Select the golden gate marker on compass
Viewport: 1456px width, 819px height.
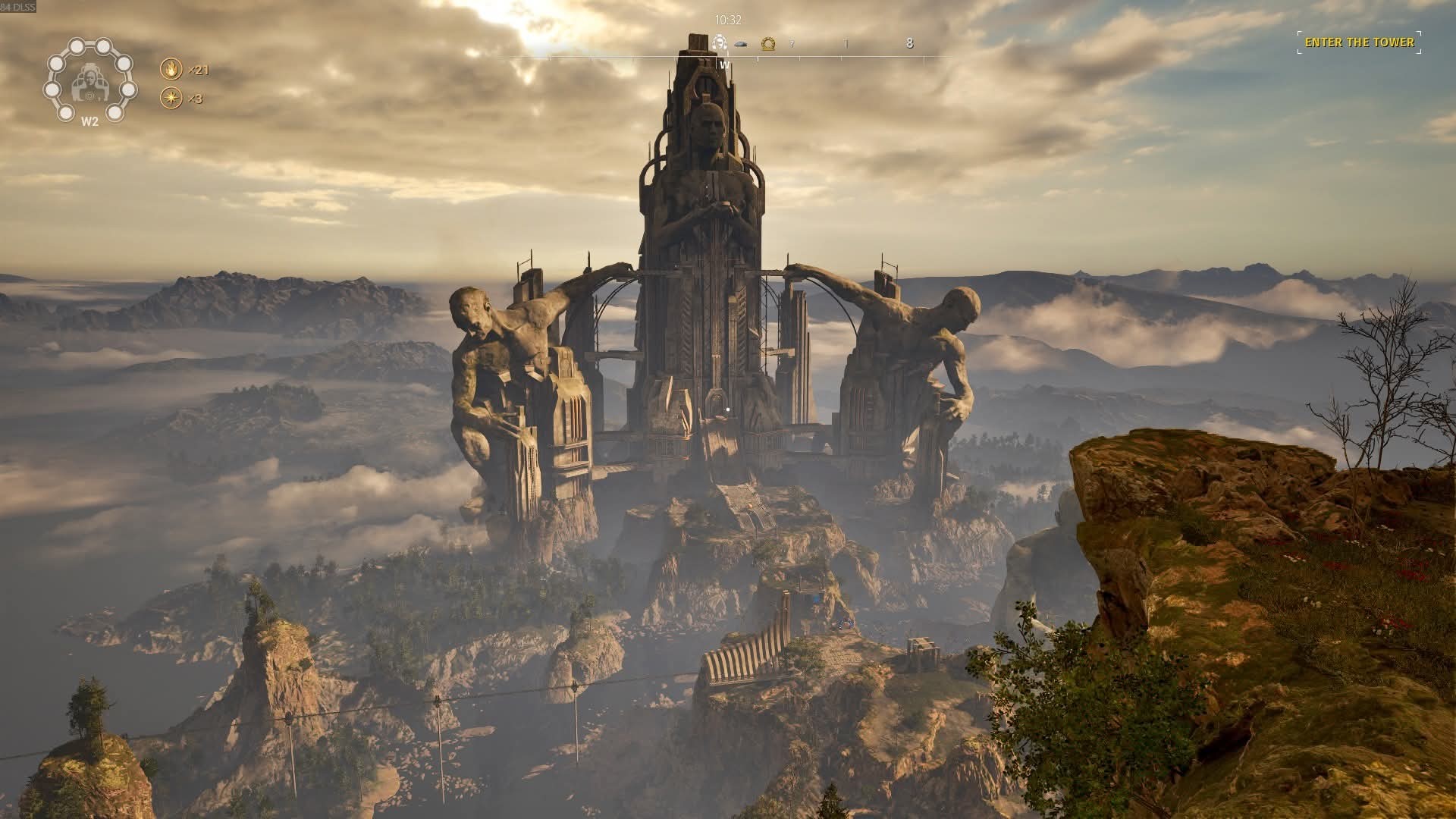[768, 43]
